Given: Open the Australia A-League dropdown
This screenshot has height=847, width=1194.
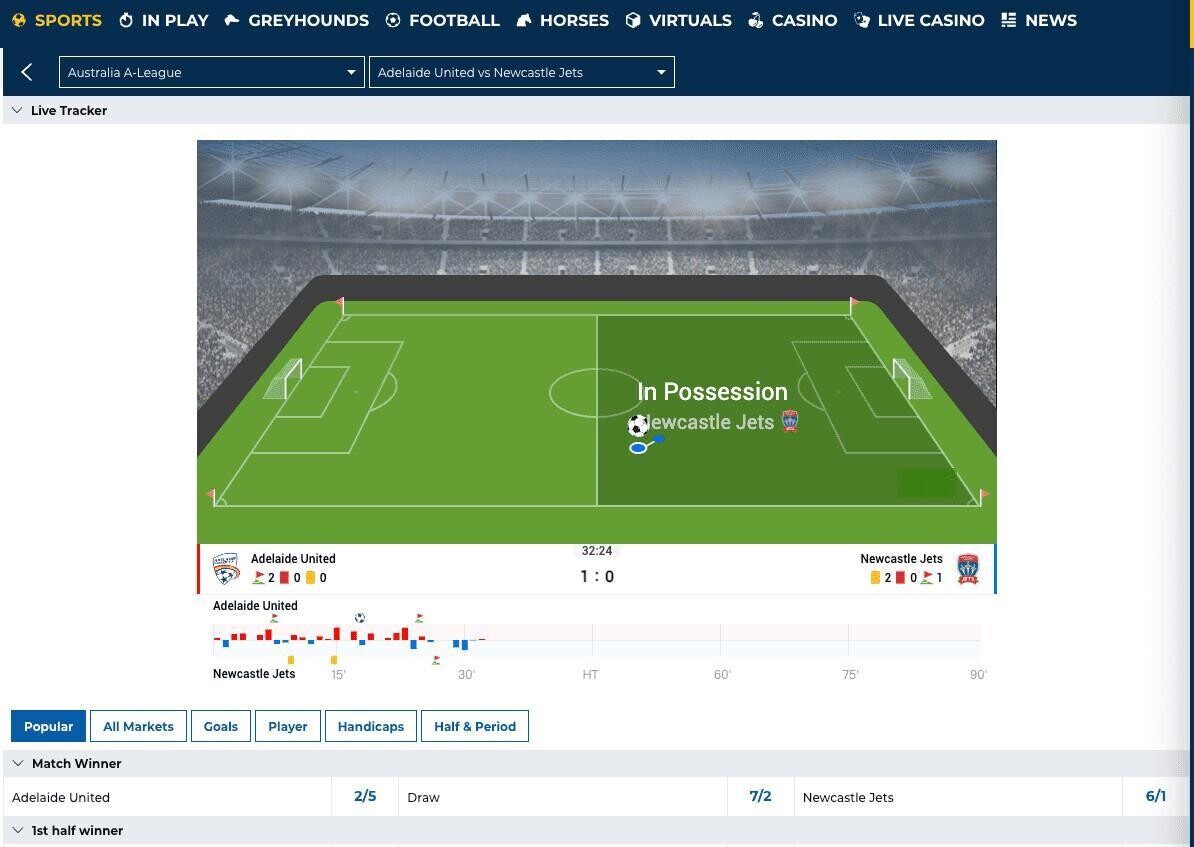Looking at the screenshot, I should (x=211, y=72).
